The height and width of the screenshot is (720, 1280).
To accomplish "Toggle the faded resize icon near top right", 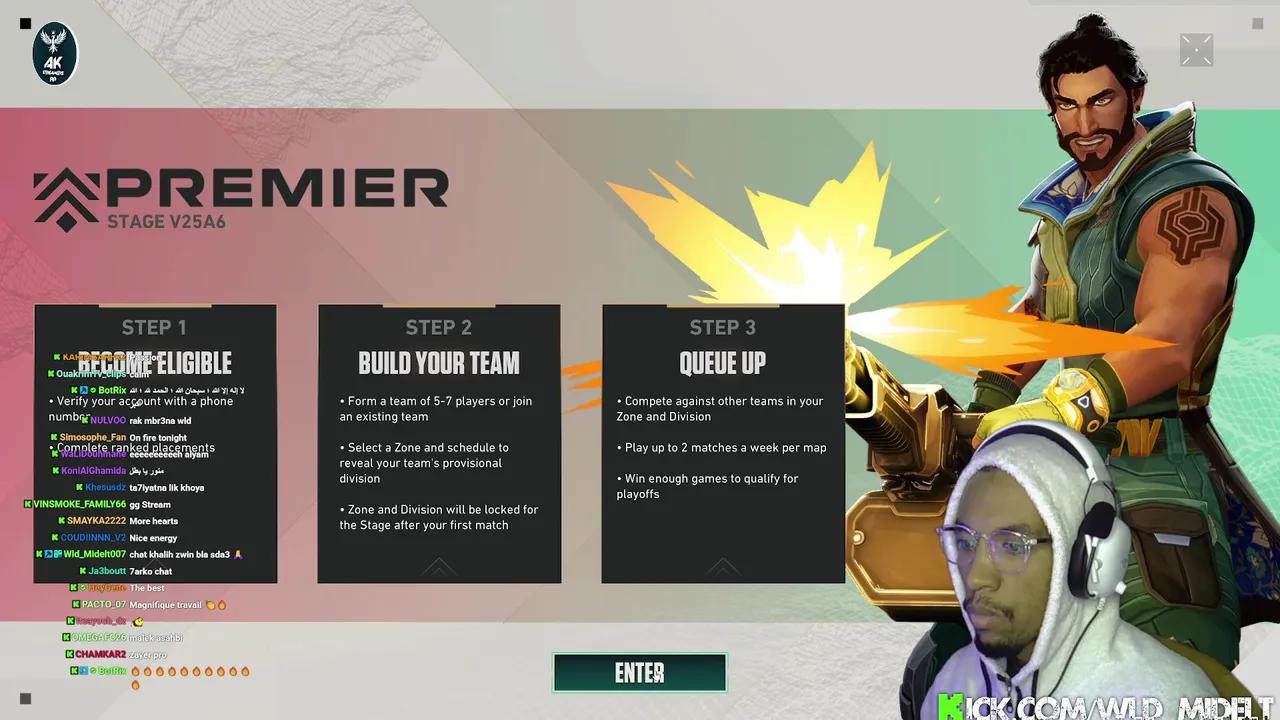I will tap(1196, 49).
